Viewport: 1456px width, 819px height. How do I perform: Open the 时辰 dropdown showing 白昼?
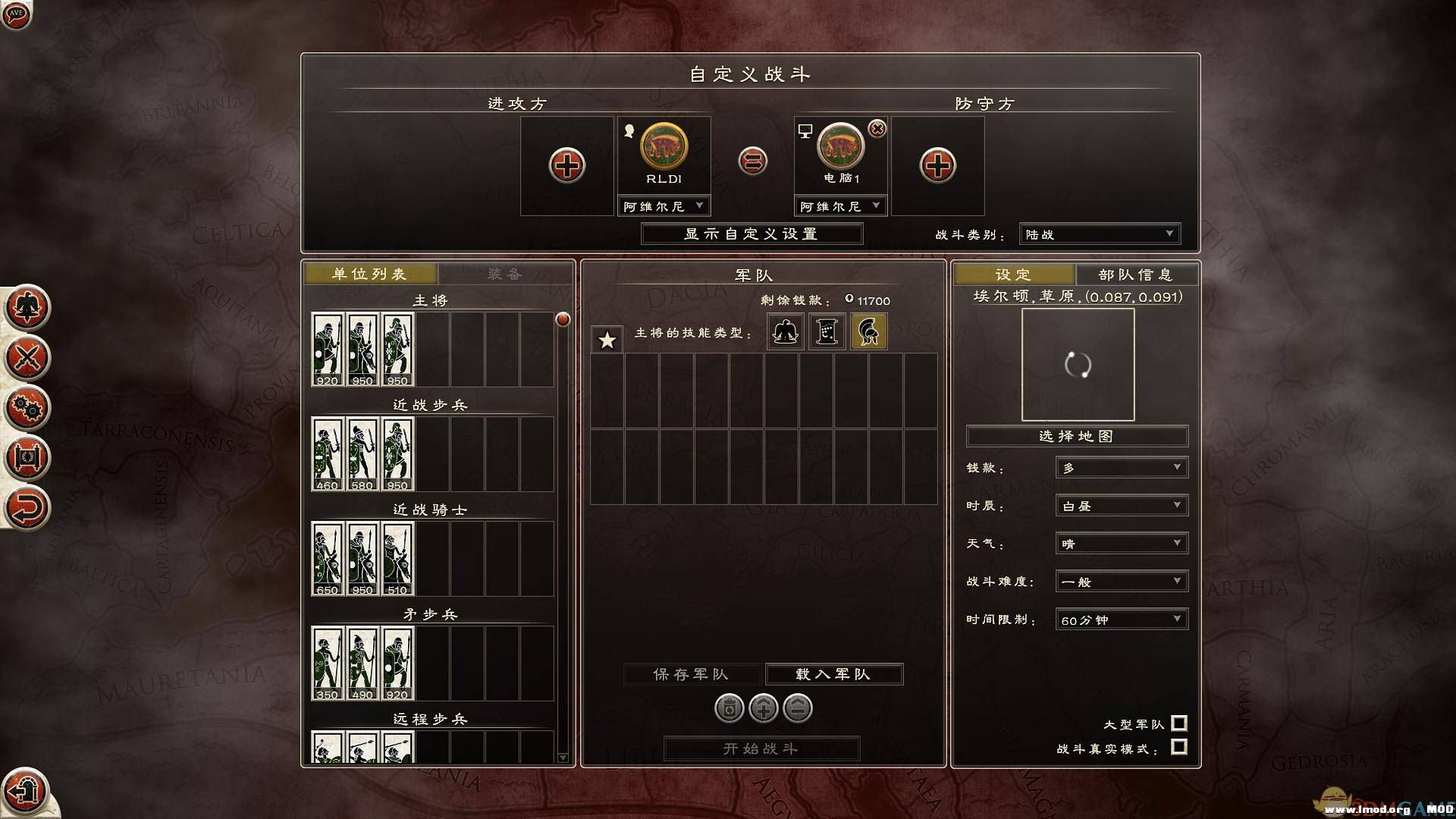tap(1120, 505)
